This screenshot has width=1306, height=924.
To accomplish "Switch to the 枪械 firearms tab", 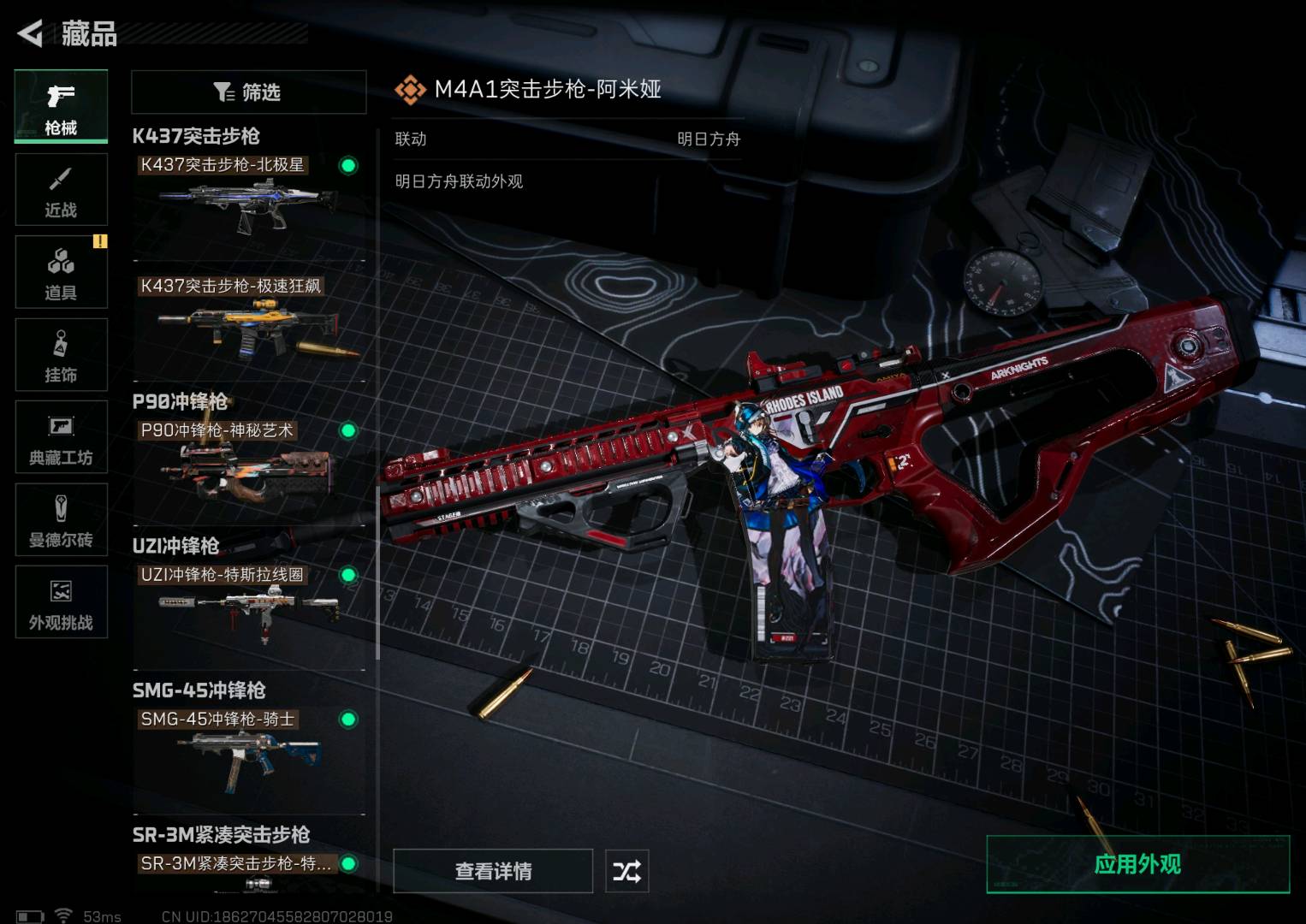I will click(x=61, y=106).
